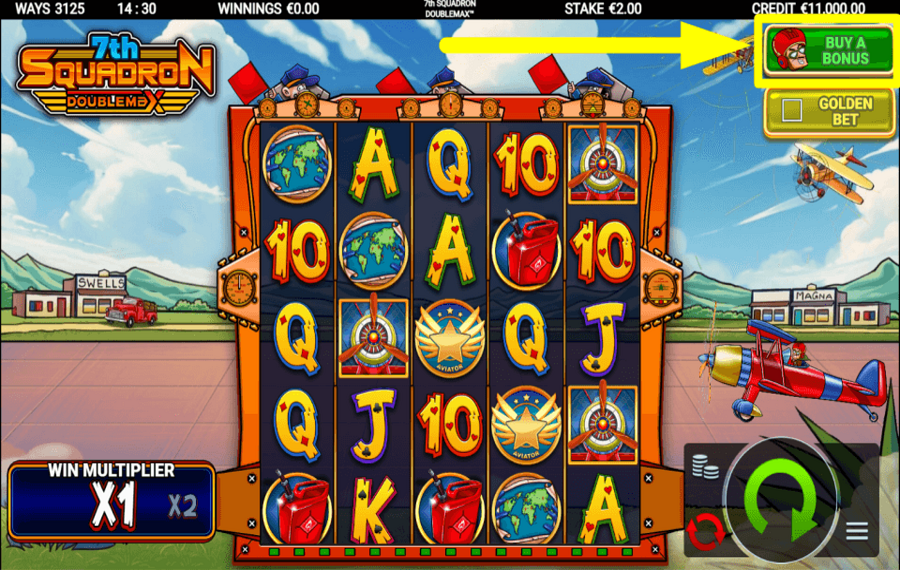This screenshot has width=900, height=570.
Task: Toggle the Golden Bet checkbox
Action: (x=792, y=111)
